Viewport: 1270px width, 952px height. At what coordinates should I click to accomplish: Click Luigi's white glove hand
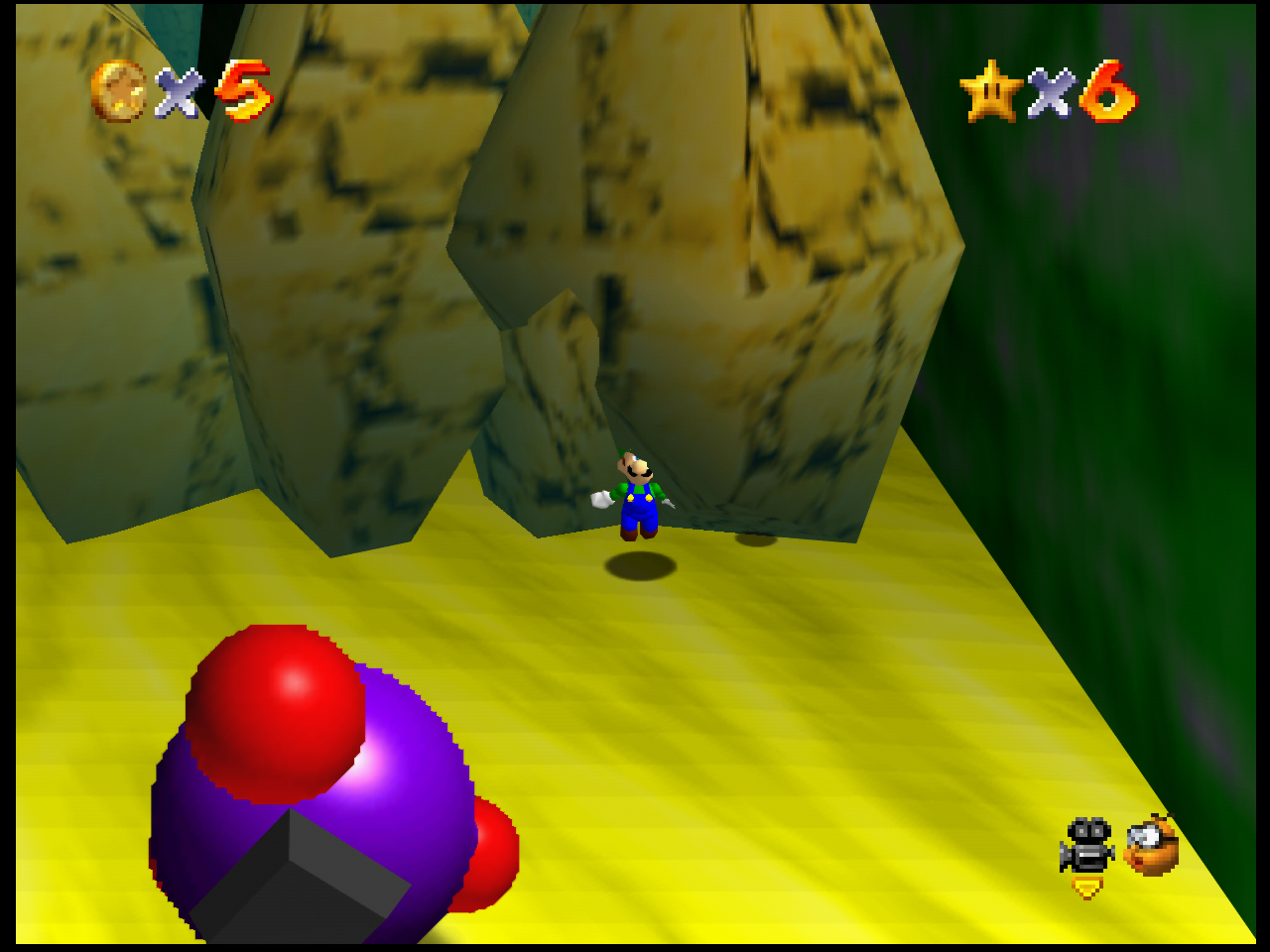(602, 499)
